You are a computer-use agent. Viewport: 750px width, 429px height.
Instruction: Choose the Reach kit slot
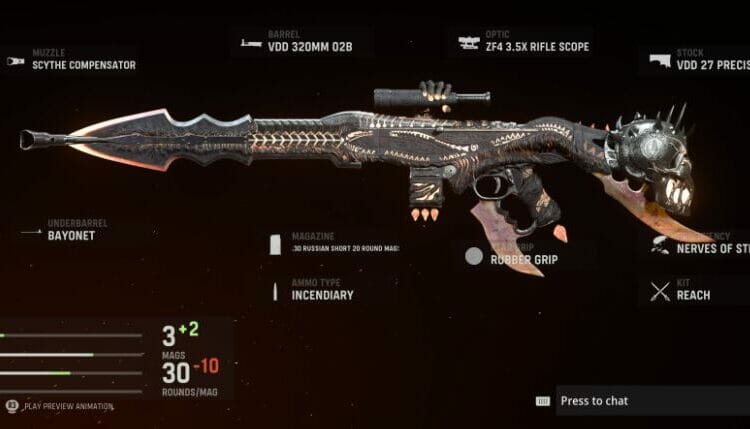[x=692, y=291]
